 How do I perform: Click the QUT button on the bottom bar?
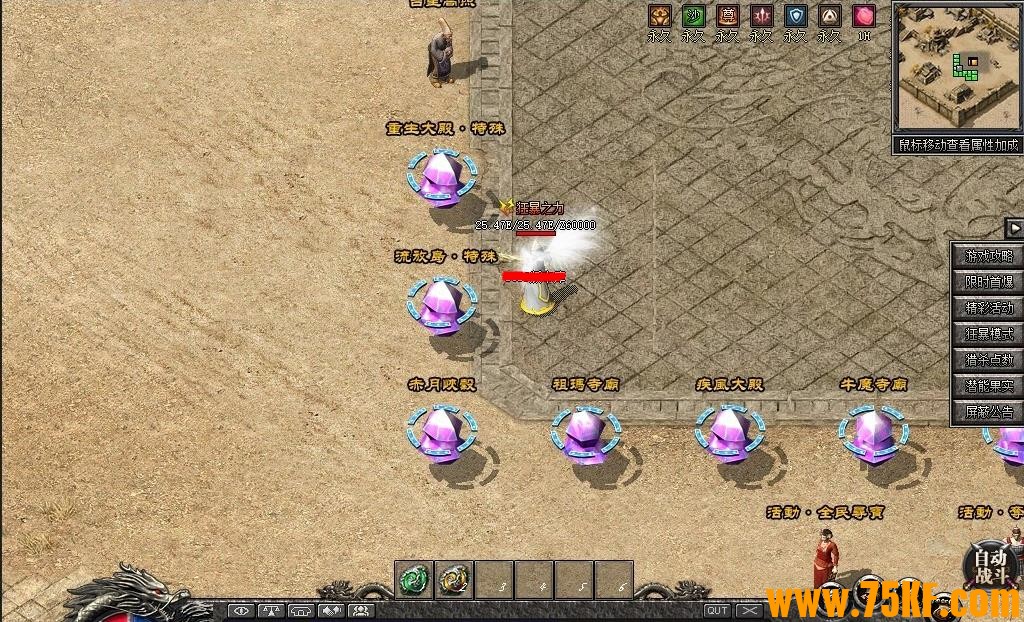pyautogui.click(x=717, y=610)
